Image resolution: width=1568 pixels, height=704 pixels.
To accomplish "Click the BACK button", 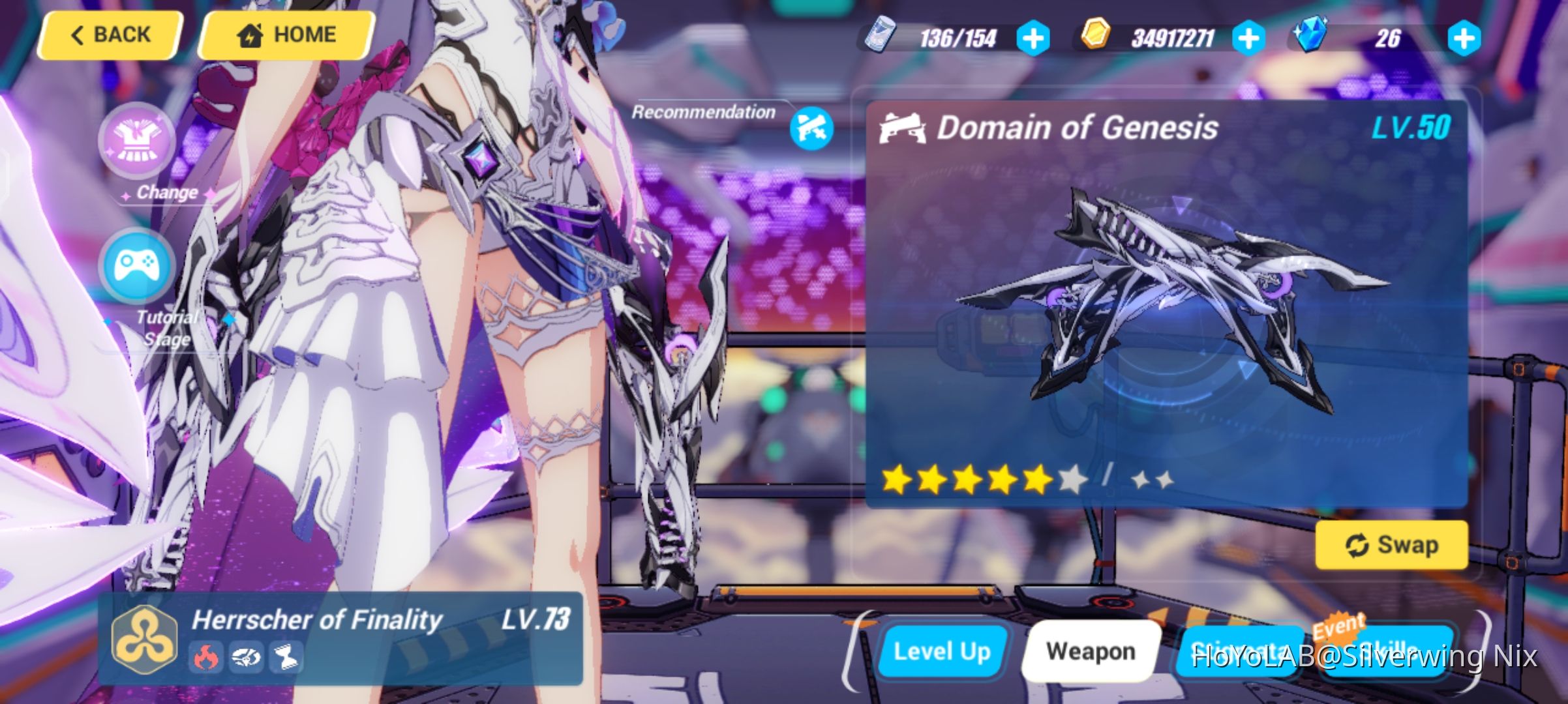I will click(x=110, y=34).
